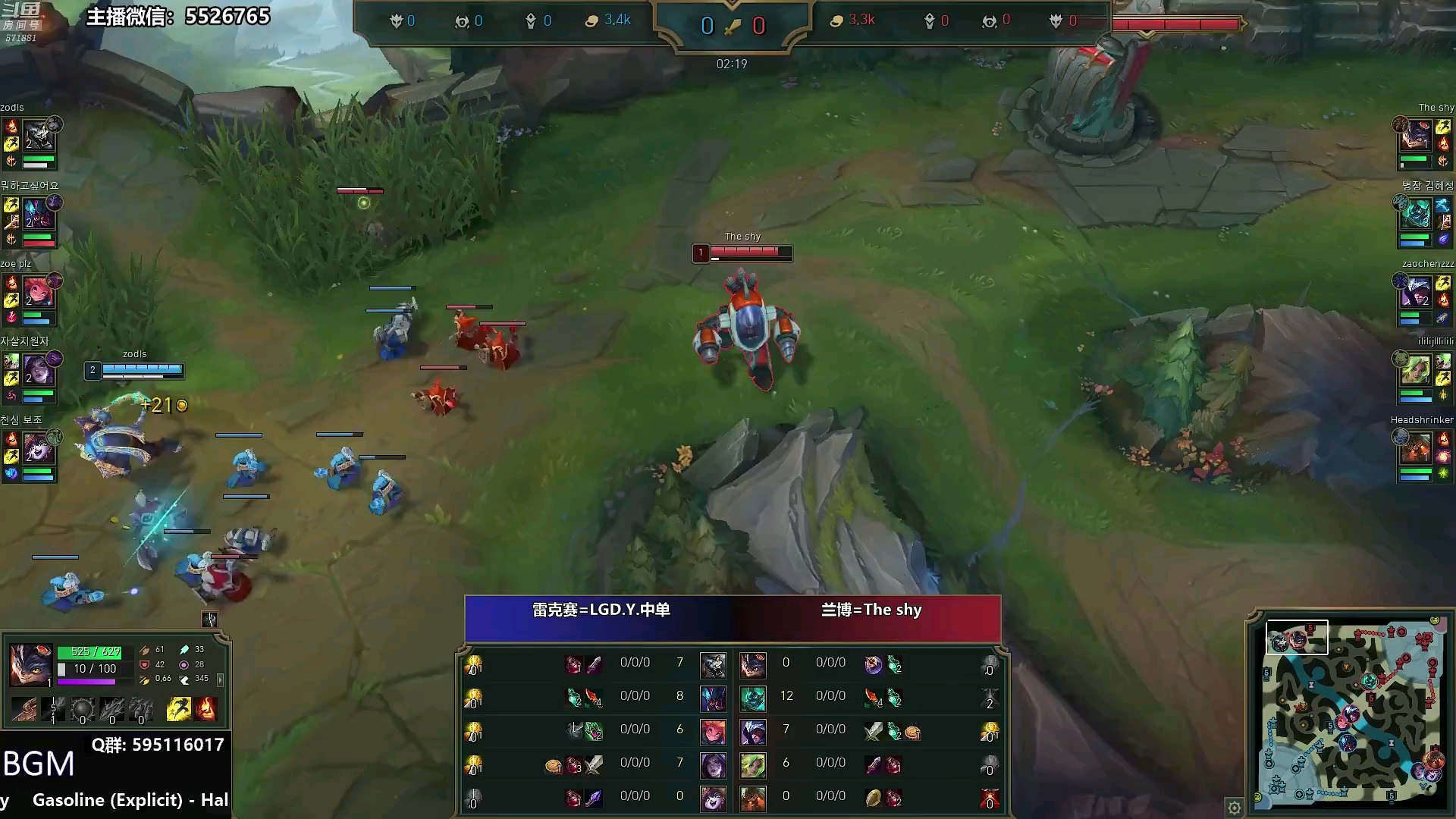Select The shy portrait in right team list
Viewport: 1456px width, 819px height.
tap(1416, 137)
